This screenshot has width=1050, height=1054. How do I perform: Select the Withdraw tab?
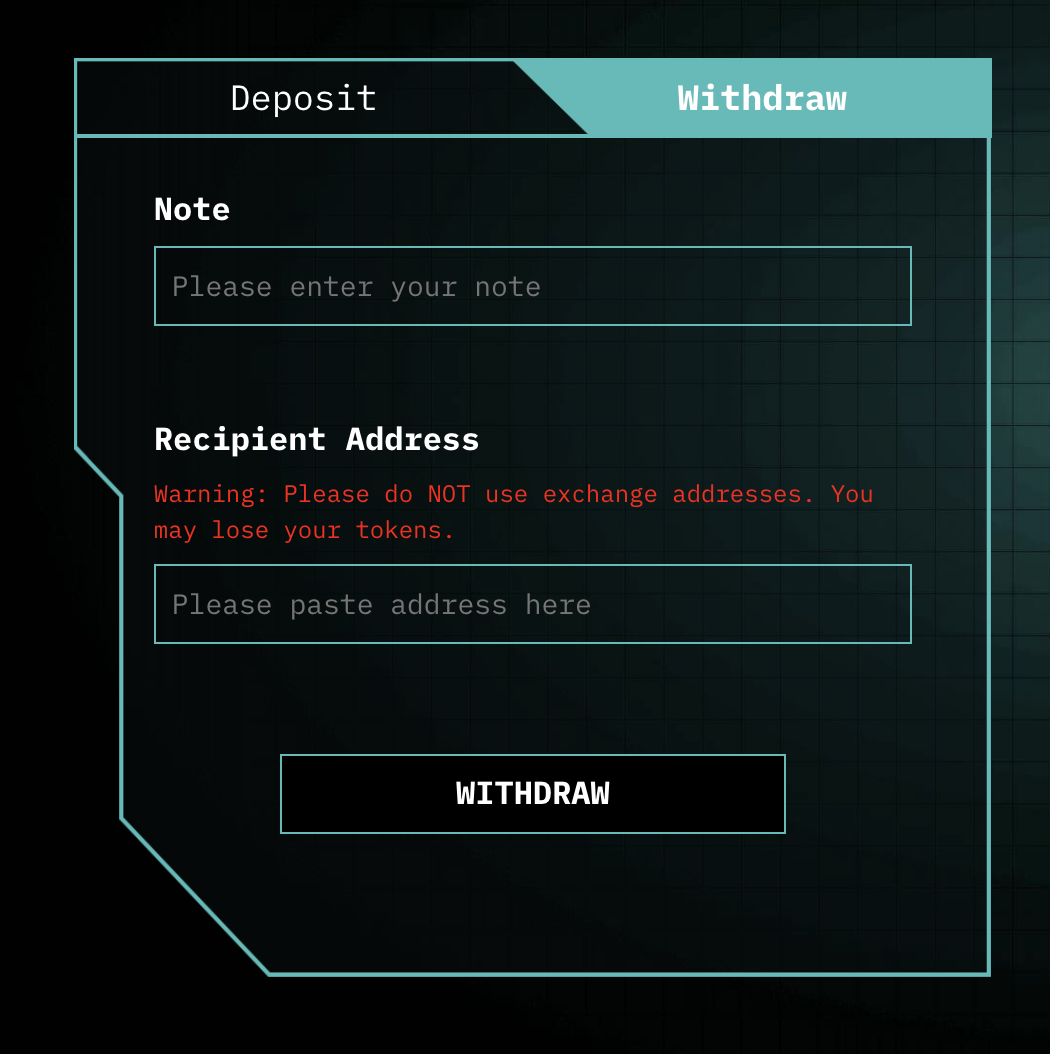(762, 98)
